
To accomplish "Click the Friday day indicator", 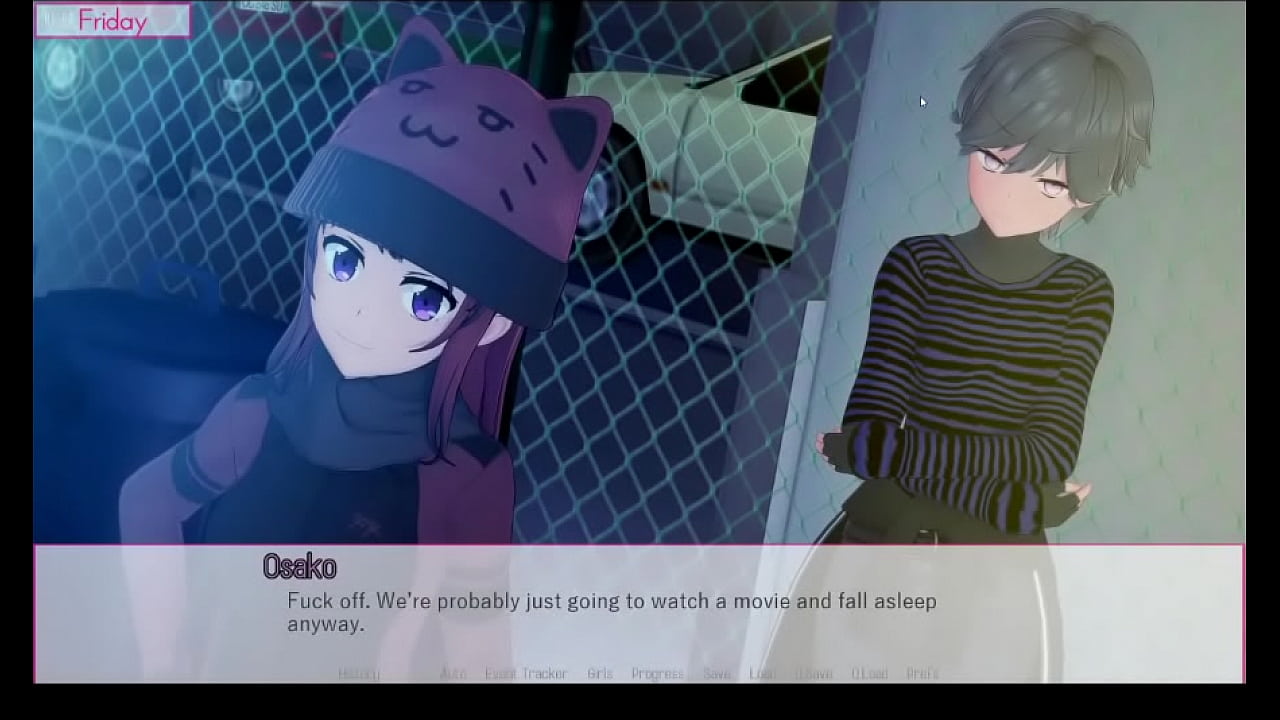I will click(x=113, y=20).
